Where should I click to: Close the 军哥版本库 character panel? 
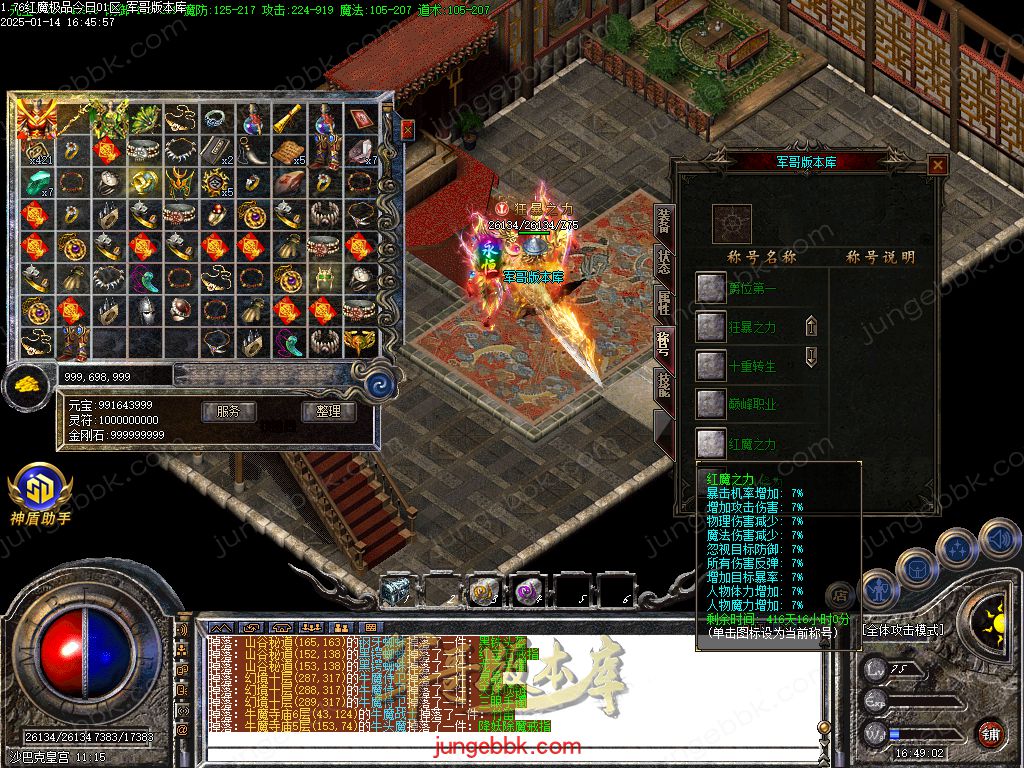coord(937,166)
